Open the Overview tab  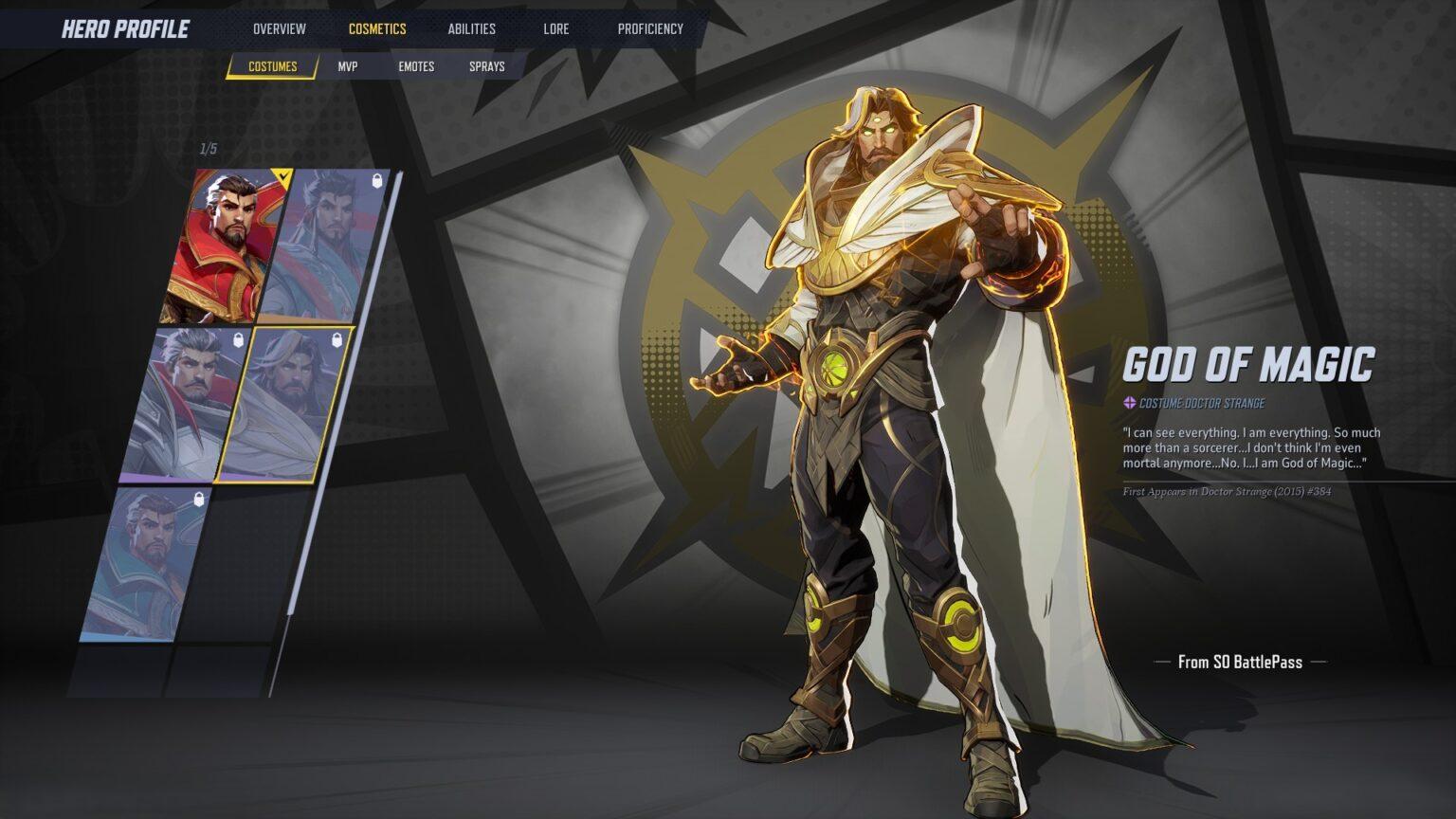tap(279, 28)
